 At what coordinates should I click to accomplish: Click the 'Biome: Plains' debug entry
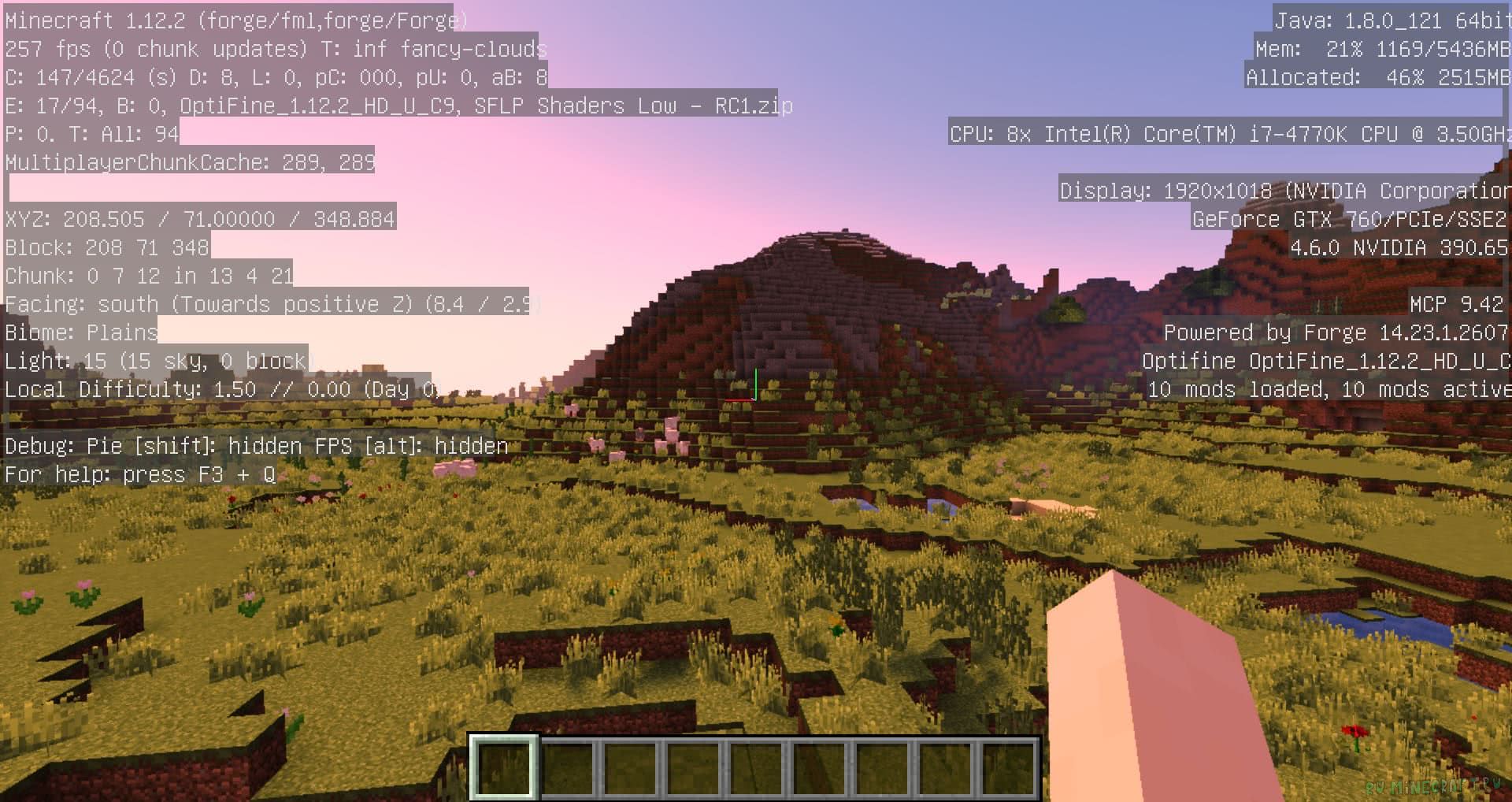(79, 332)
